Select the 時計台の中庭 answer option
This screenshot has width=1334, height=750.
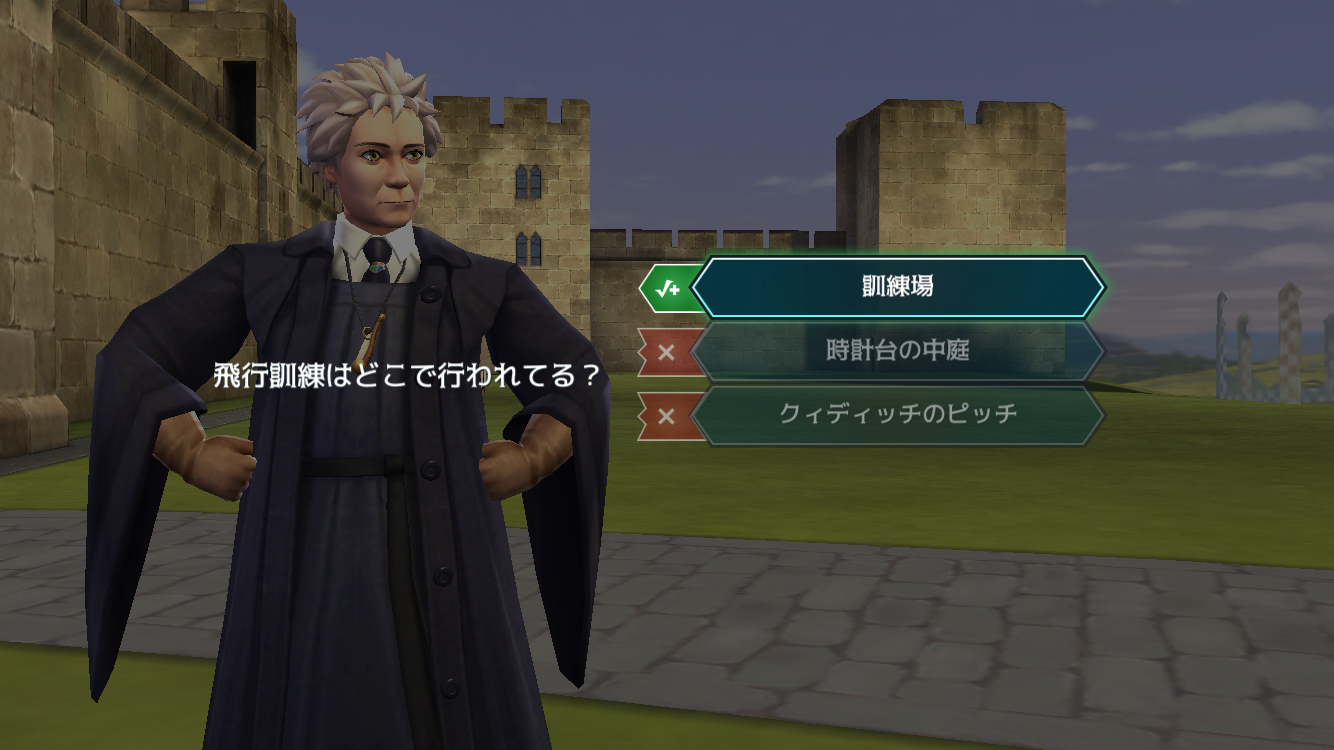(897, 351)
